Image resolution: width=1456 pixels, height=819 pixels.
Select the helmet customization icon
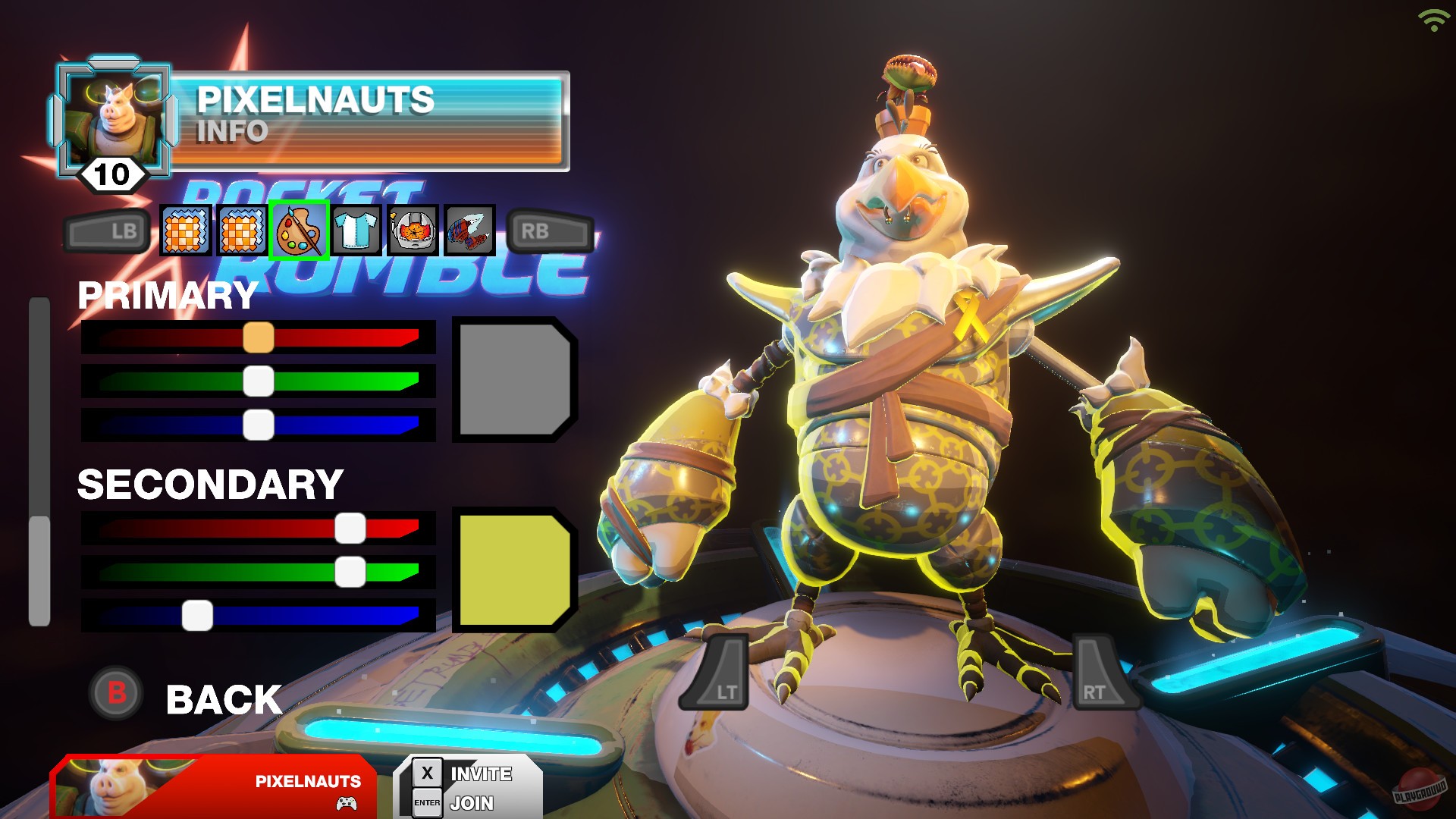[413, 231]
